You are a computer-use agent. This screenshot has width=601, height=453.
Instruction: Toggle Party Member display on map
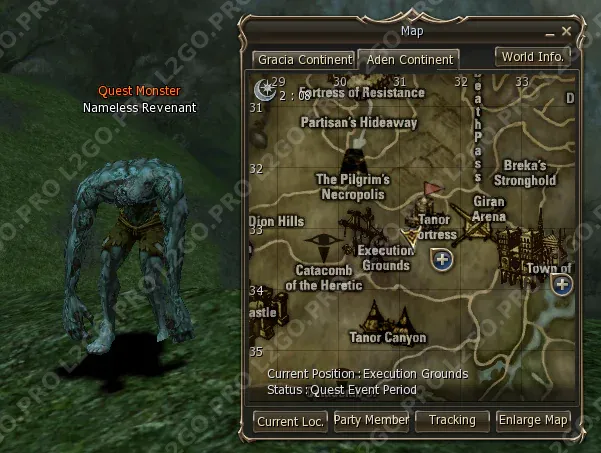[x=371, y=420]
